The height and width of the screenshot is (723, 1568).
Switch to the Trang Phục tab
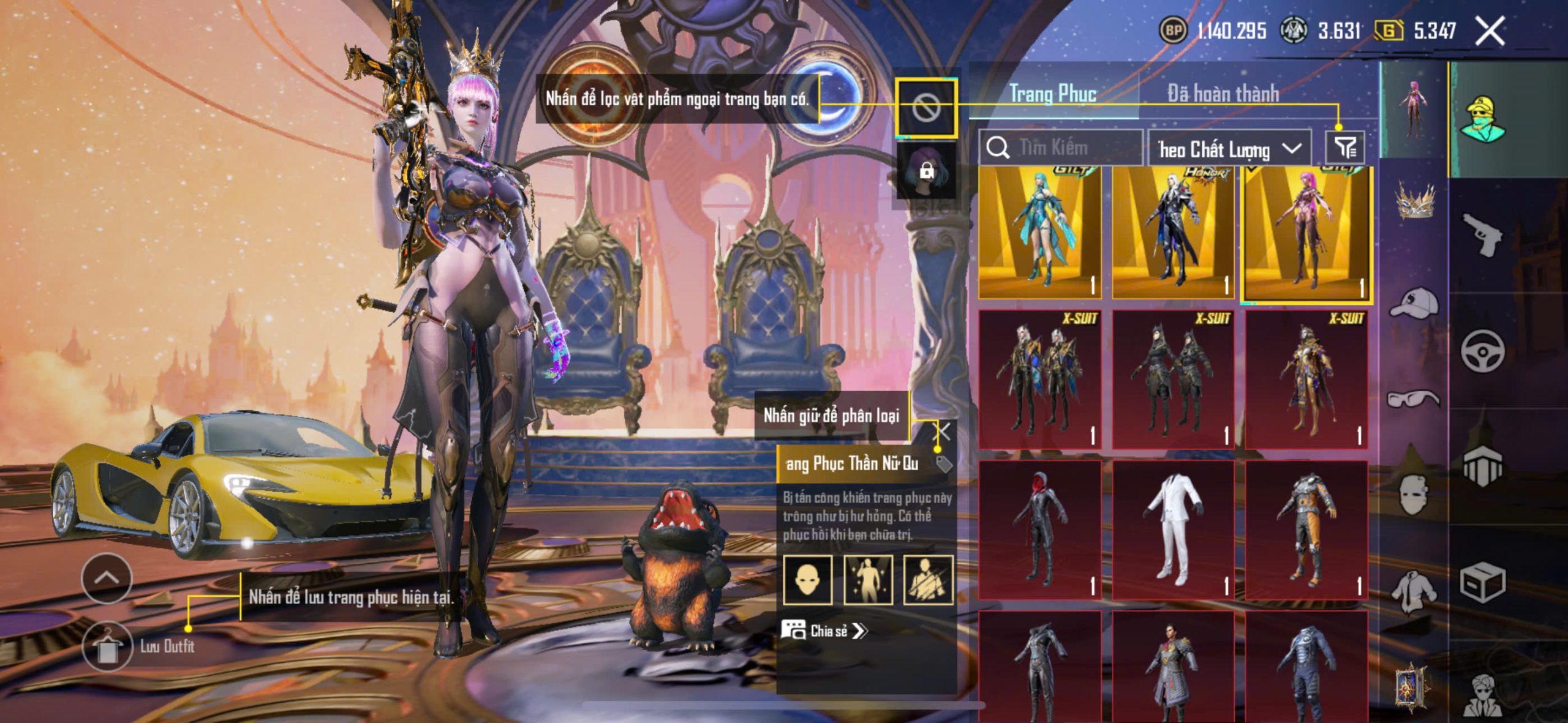pyautogui.click(x=1052, y=94)
